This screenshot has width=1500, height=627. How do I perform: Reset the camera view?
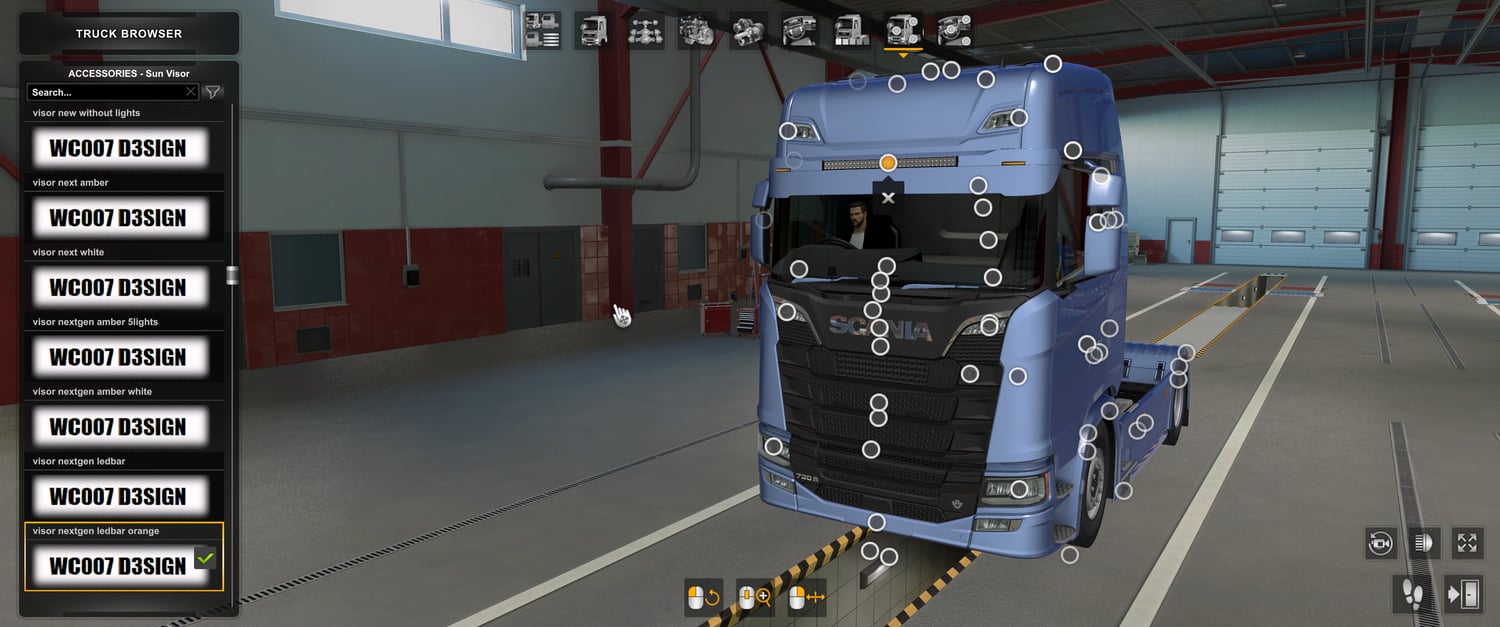point(1381,543)
